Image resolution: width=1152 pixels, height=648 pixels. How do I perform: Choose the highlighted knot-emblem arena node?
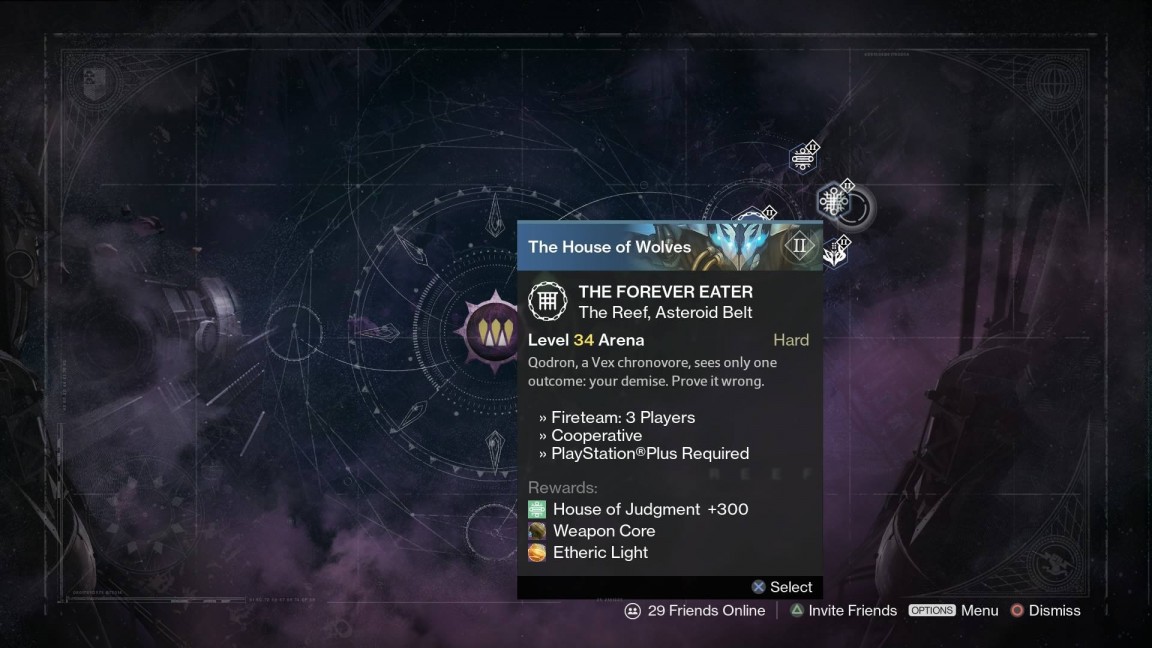pyautogui.click(x=832, y=201)
